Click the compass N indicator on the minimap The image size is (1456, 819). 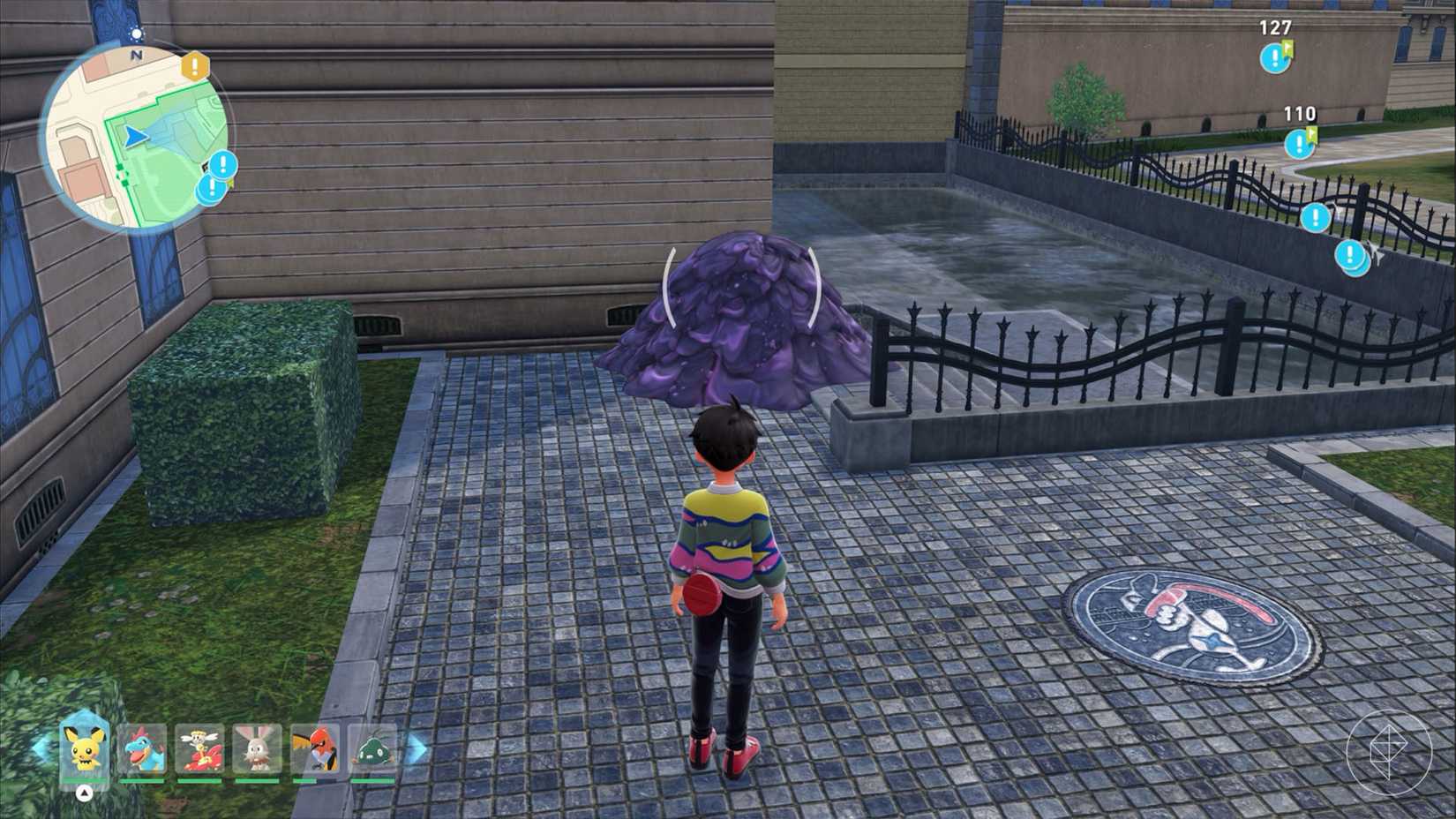tap(137, 53)
